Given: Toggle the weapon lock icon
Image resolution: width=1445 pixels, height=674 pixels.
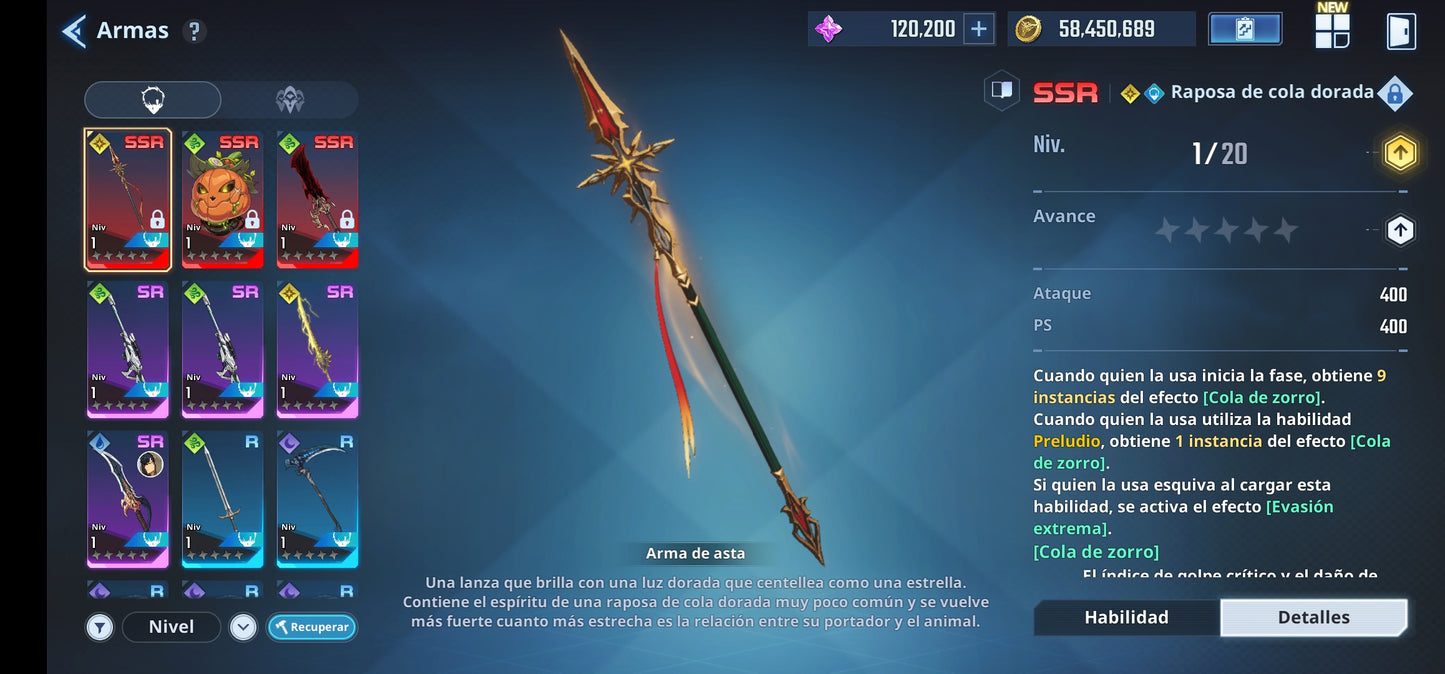Looking at the screenshot, I should 1394,93.
